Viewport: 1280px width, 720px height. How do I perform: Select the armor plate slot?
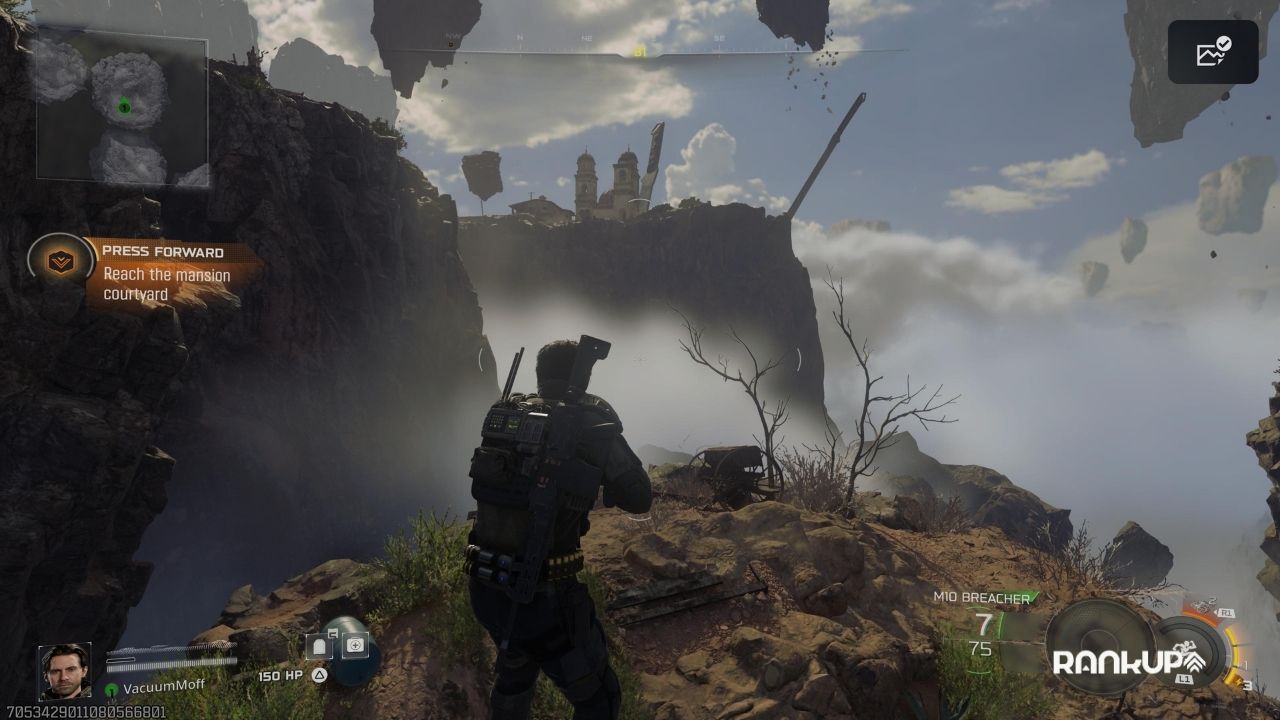(319, 646)
